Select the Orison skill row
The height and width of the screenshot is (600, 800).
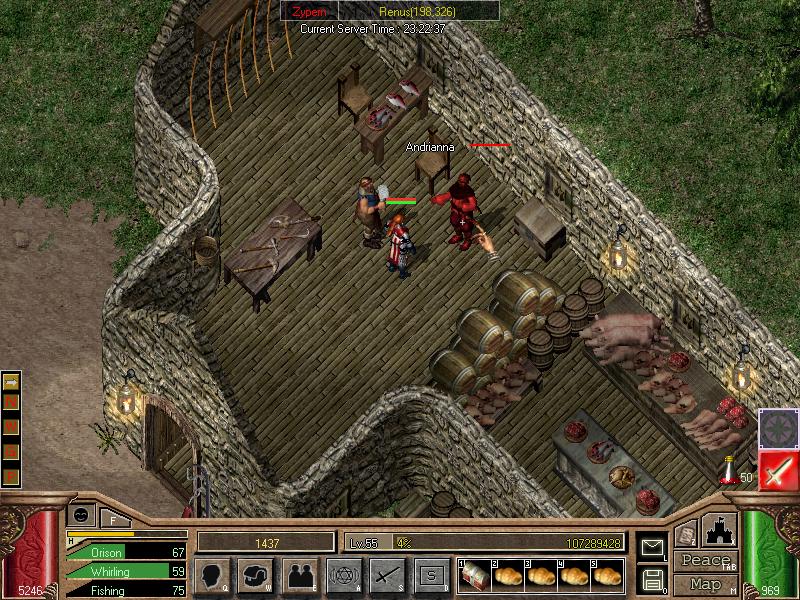[127, 552]
